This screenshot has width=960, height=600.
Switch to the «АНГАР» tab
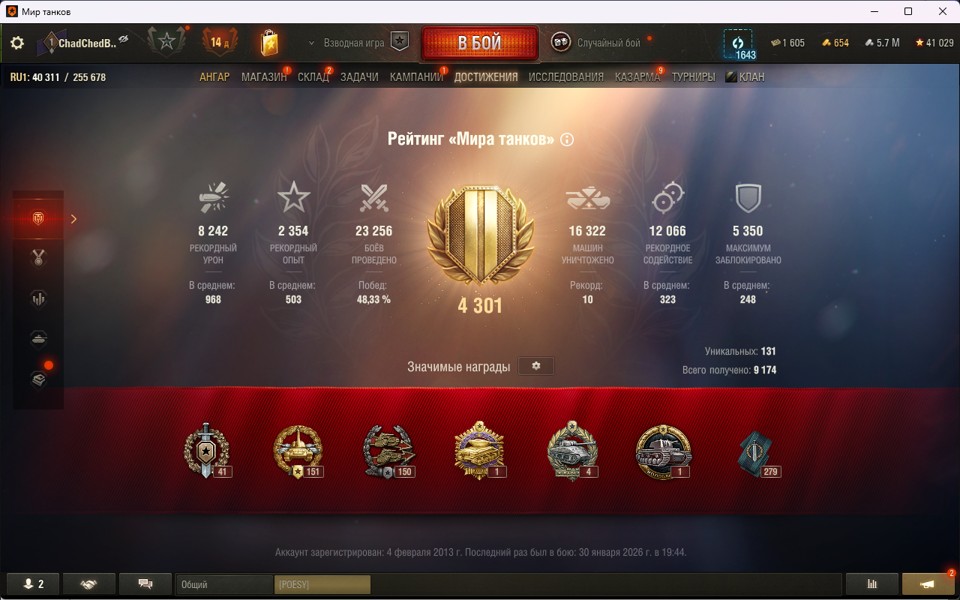tap(214, 77)
